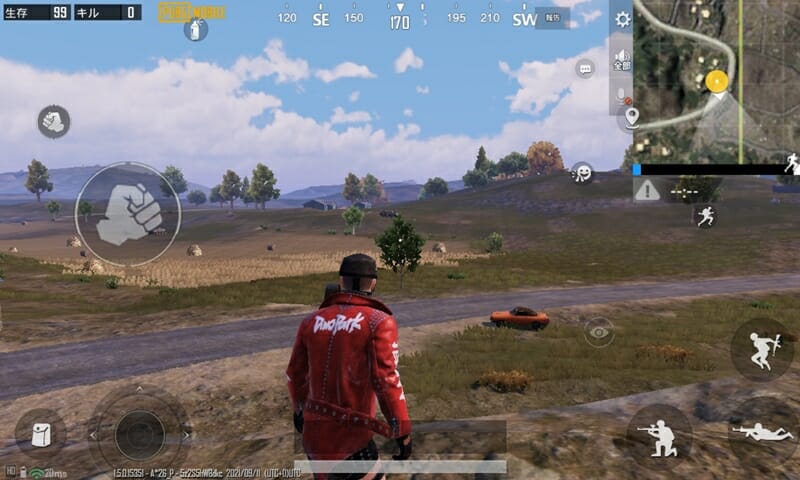Tap the warning triangle icon
Image resolution: width=800 pixels, height=480 pixels.
pos(647,190)
